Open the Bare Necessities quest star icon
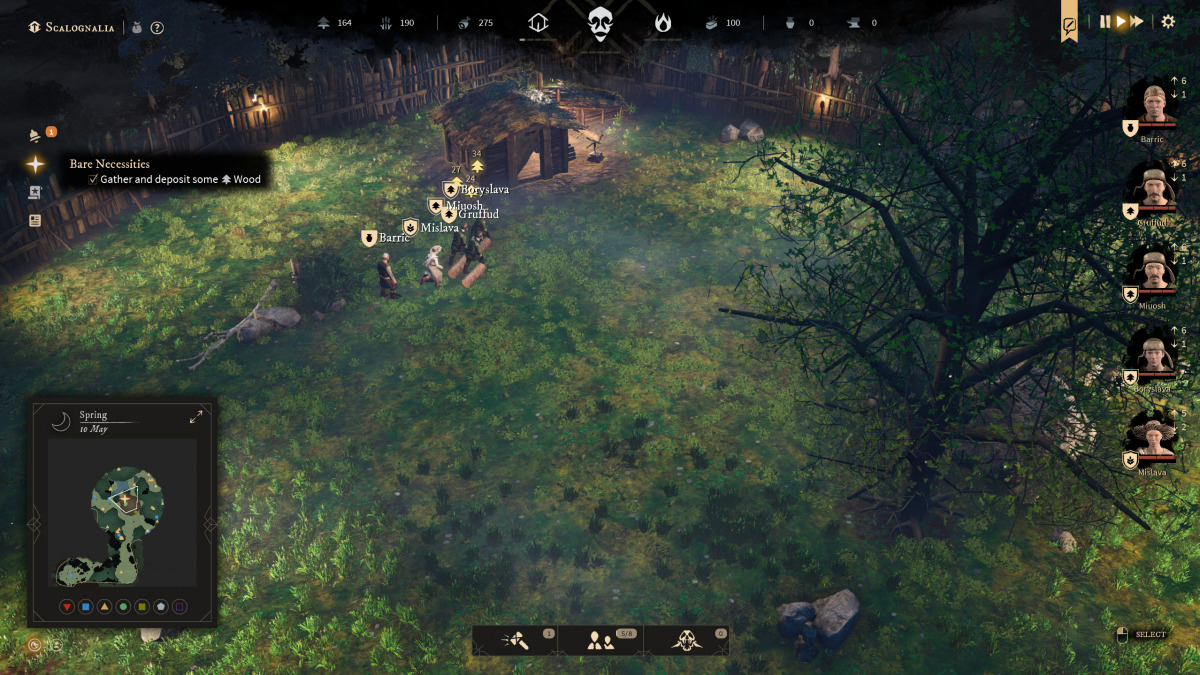 tap(36, 164)
